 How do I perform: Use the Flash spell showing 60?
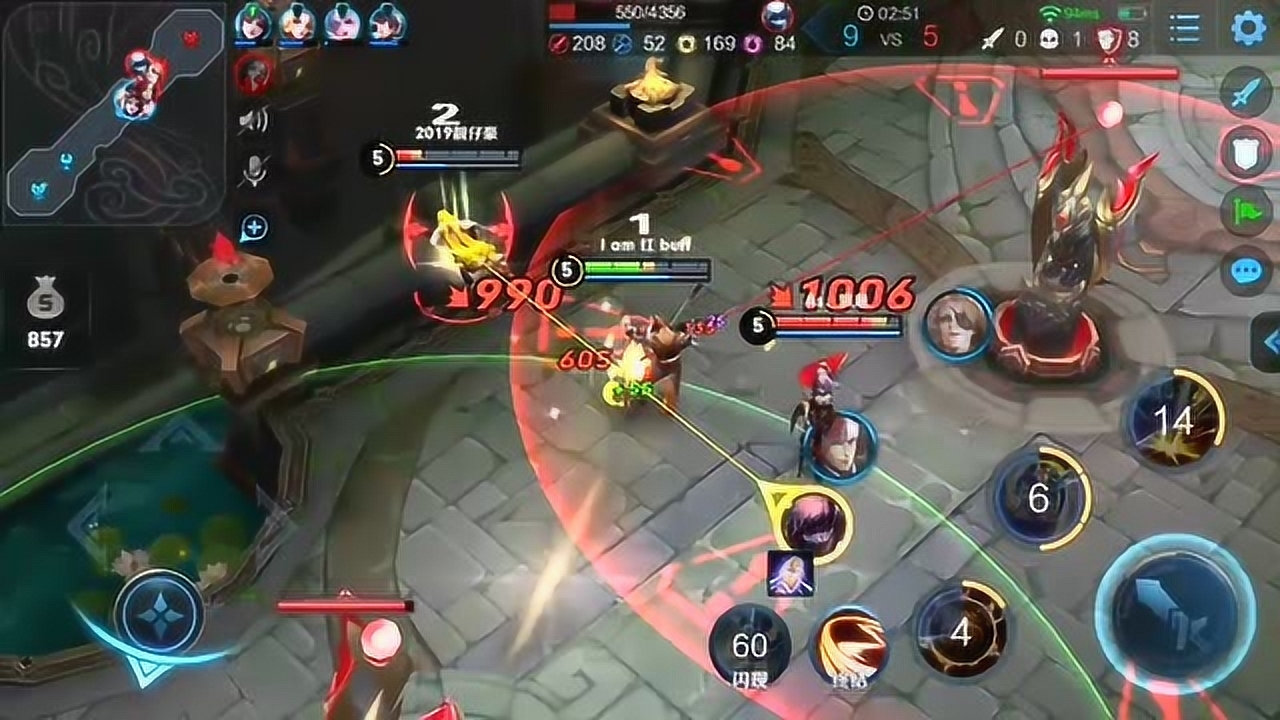coord(749,646)
